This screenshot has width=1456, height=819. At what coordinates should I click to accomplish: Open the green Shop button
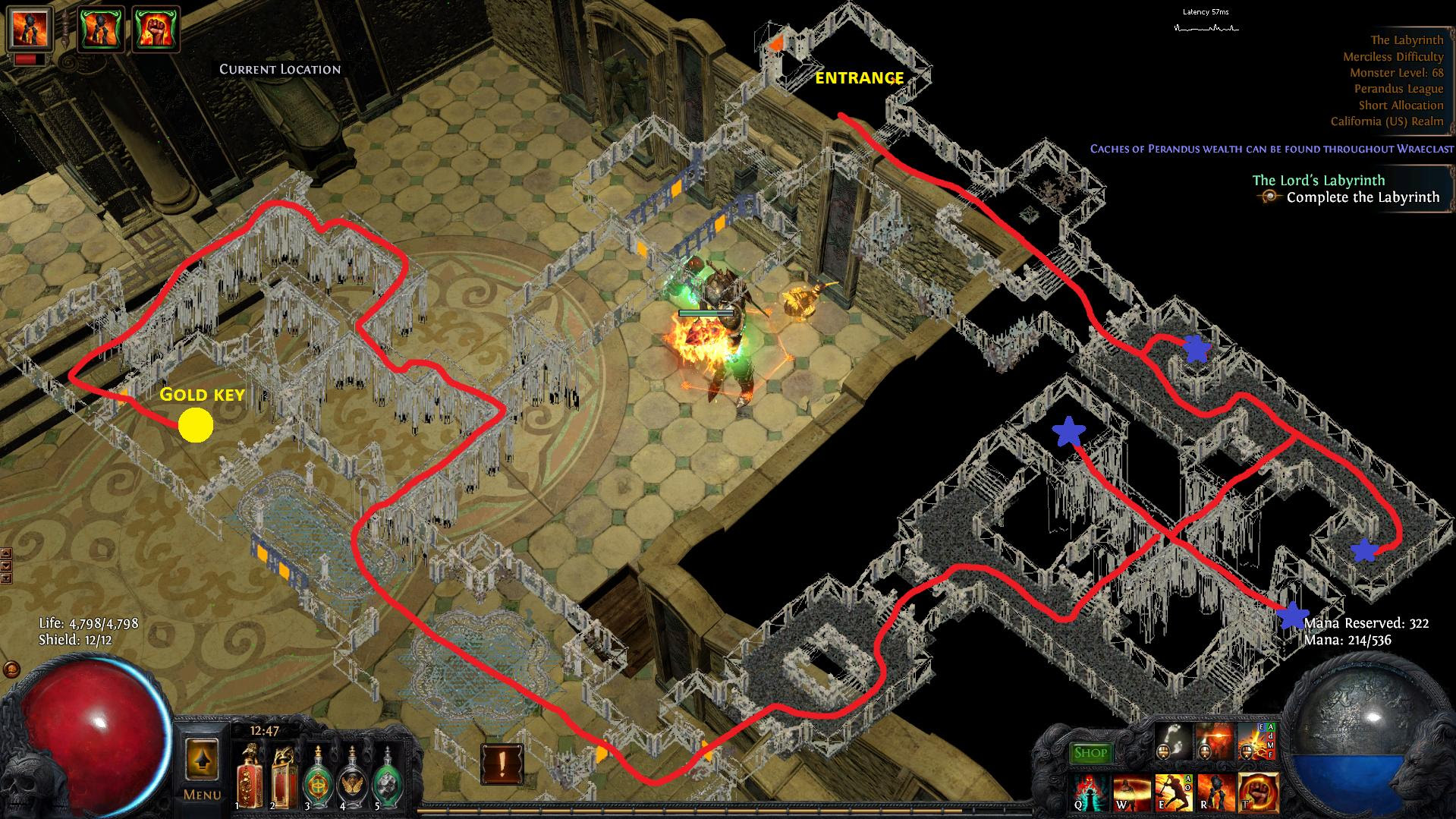click(x=1090, y=753)
